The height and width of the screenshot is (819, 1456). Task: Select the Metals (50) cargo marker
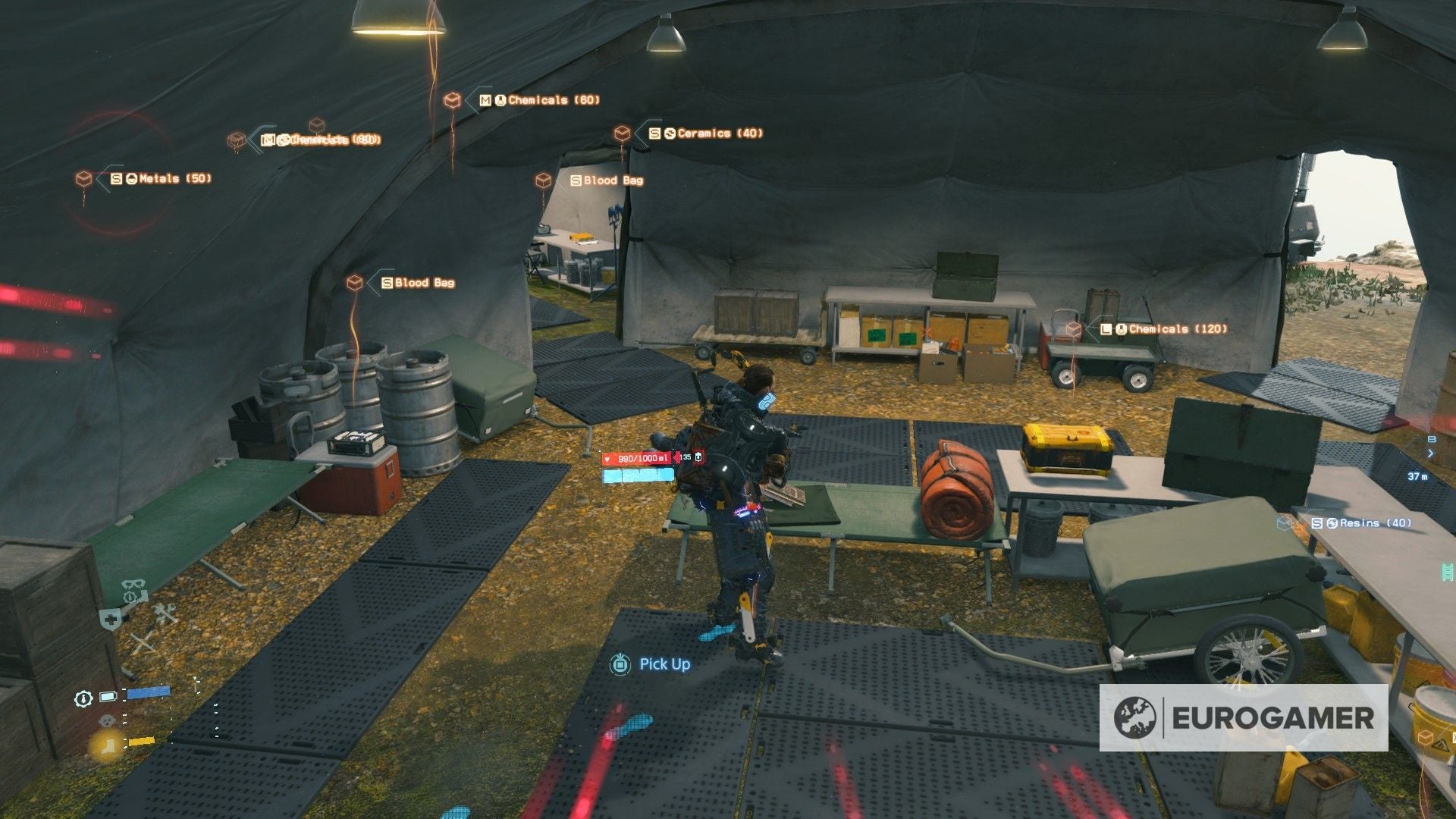tap(84, 179)
